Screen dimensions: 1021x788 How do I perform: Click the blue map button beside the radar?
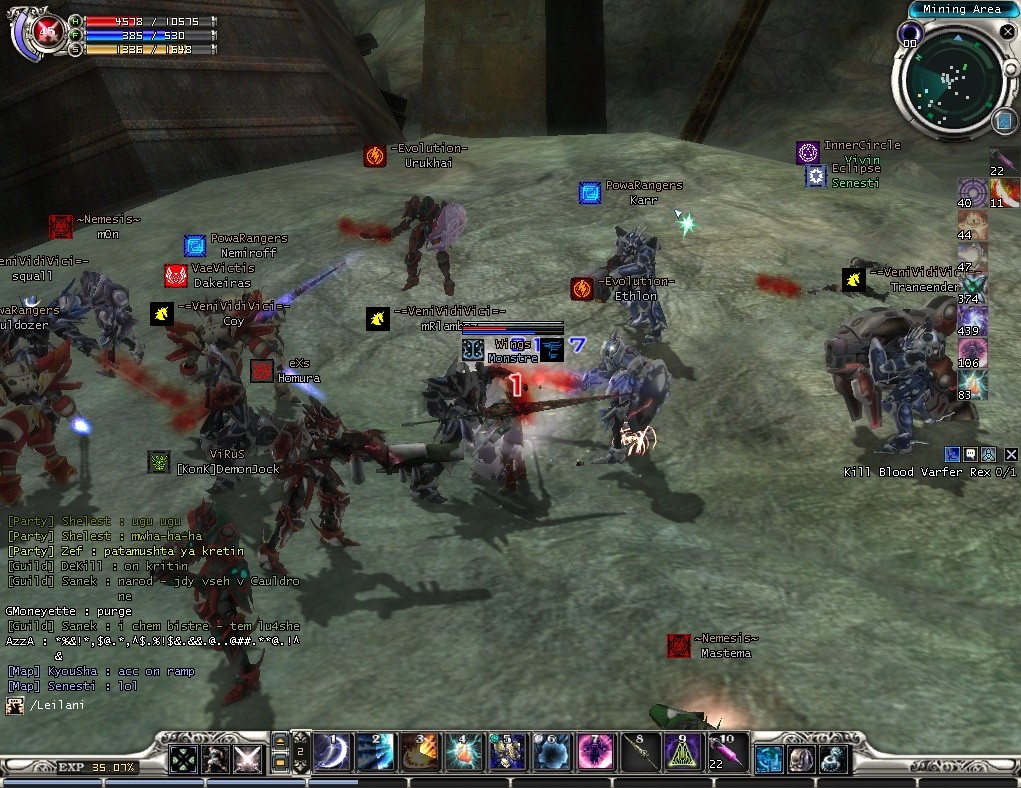[1005, 121]
